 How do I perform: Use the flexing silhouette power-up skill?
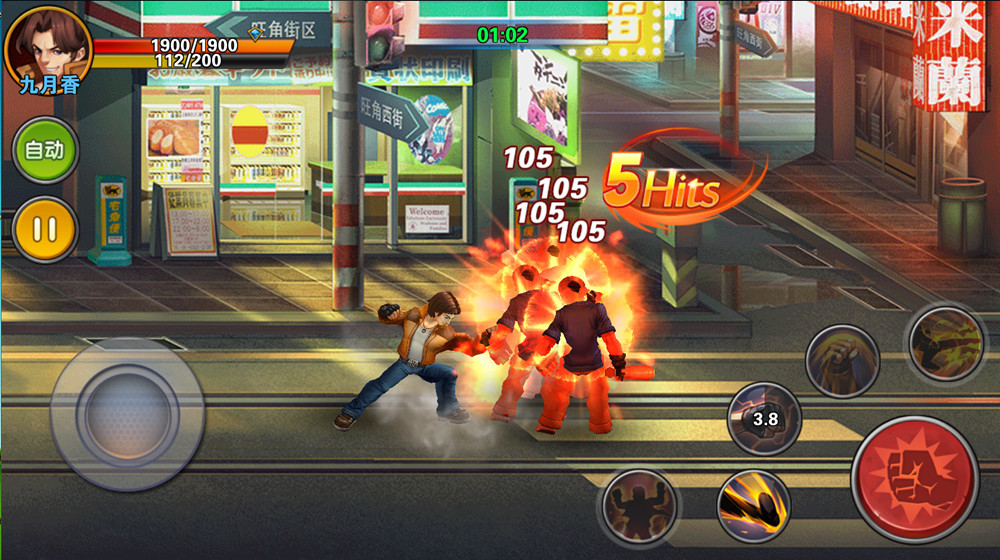[638, 505]
